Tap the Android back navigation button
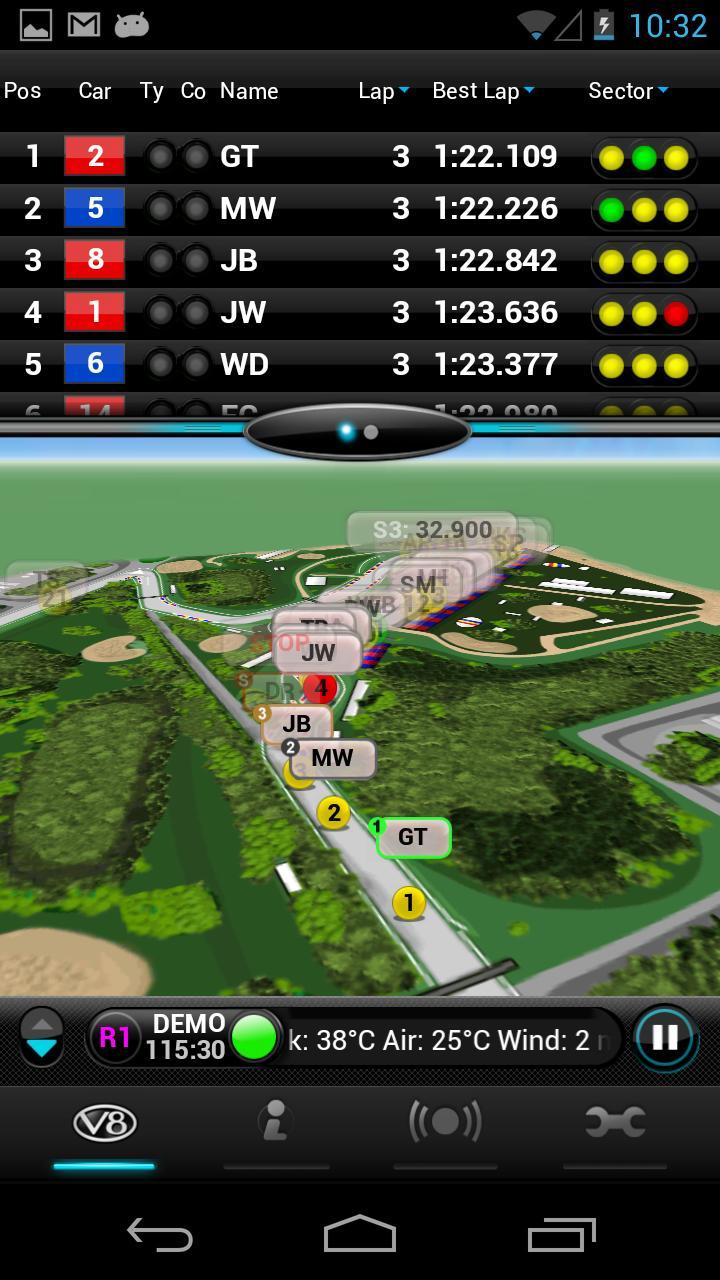720x1280 pixels. [x=159, y=1235]
